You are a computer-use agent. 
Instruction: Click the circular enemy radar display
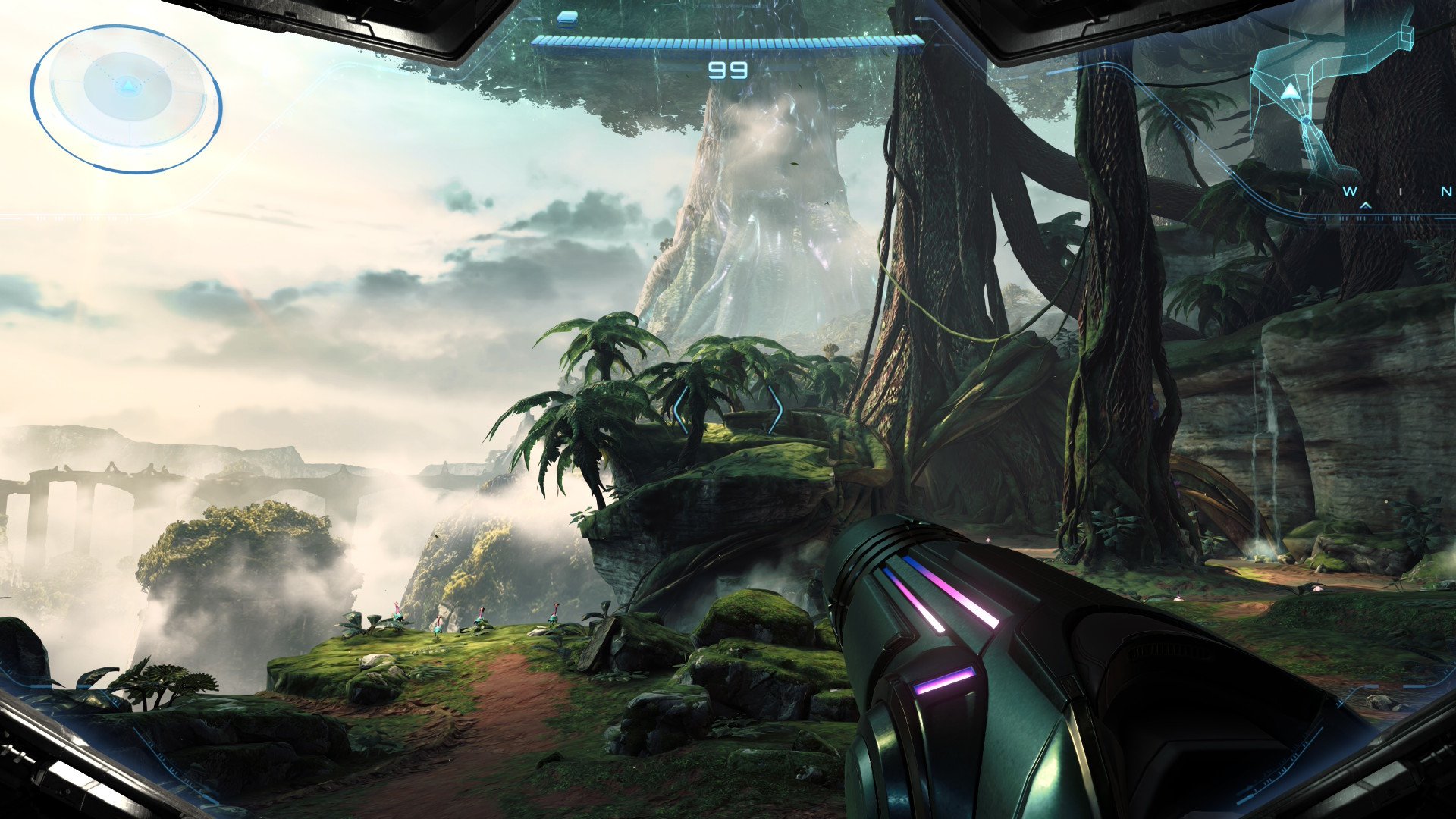click(126, 99)
